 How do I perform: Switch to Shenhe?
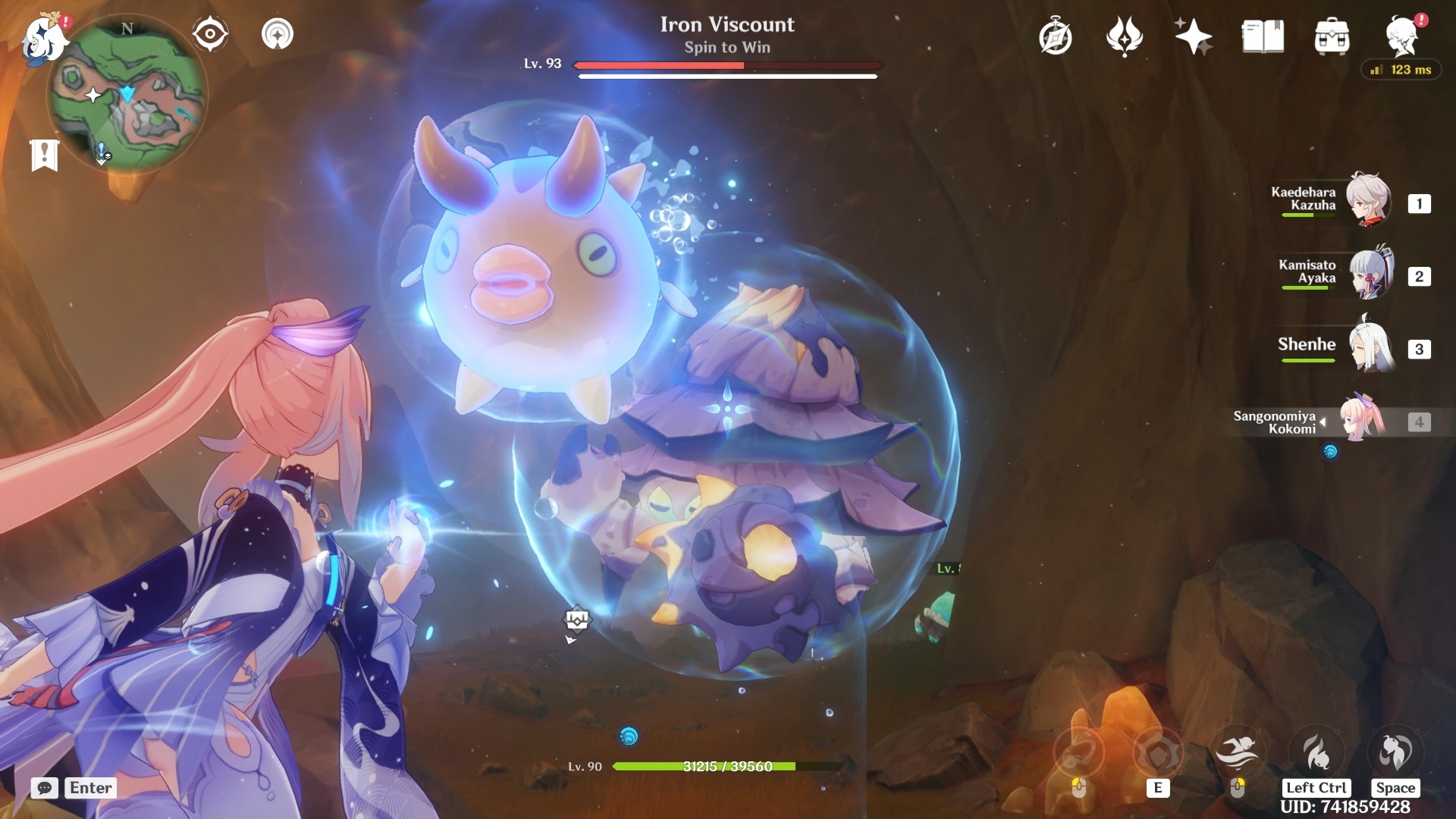[x=1370, y=347]
